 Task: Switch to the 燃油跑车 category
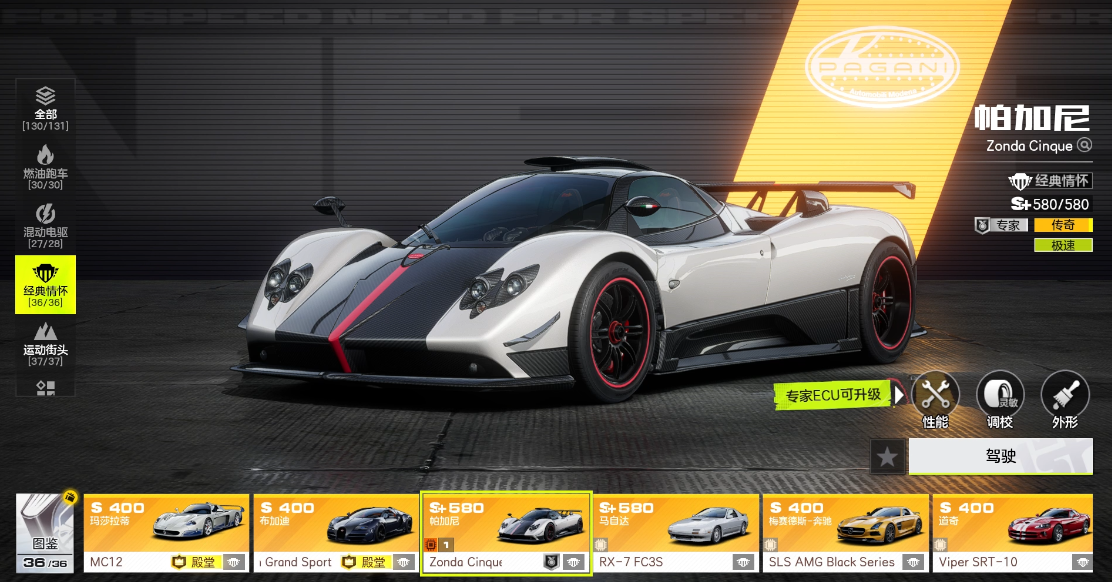point(45,166)
